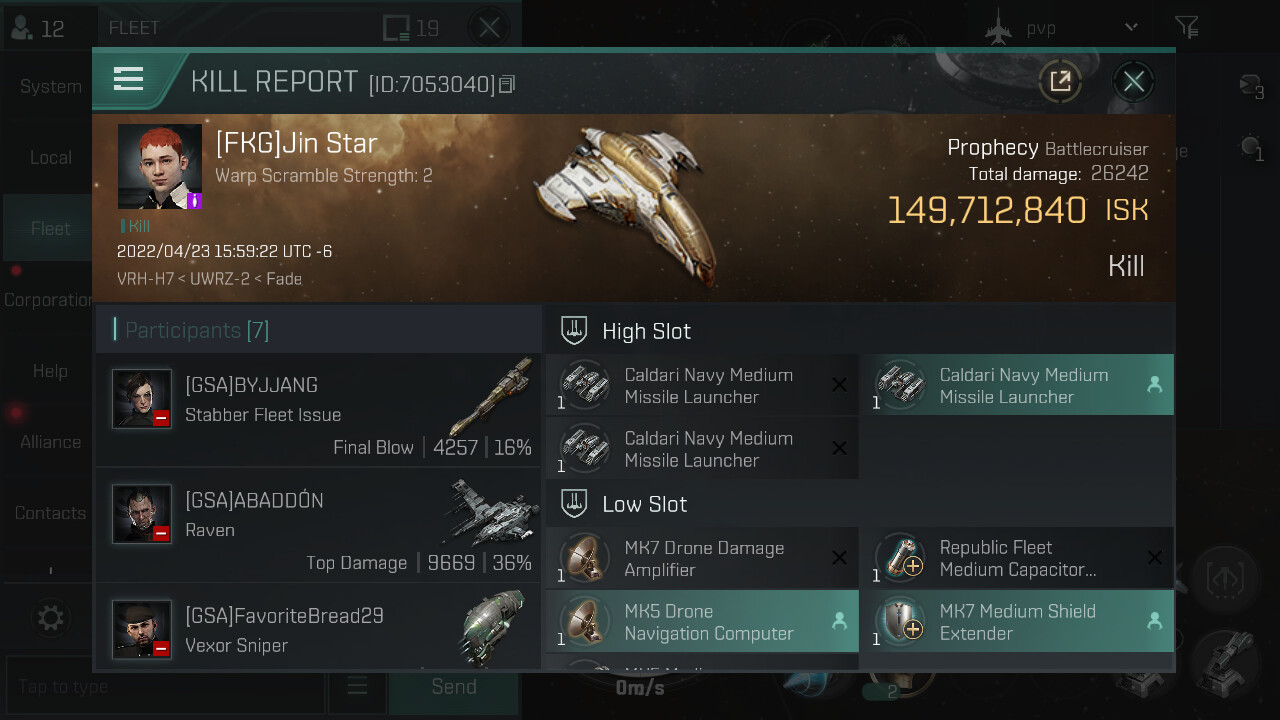The image size is (1280, 720).
Task: Switch to the Local chat channel
Action: click(x=50, y=158)
